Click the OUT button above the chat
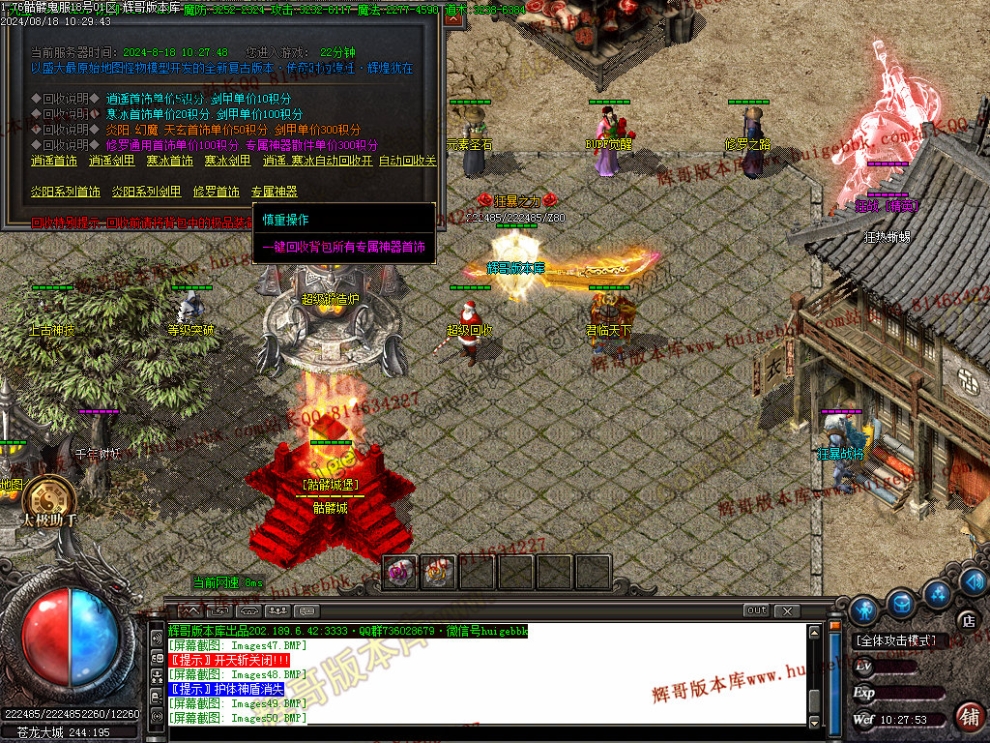This screenshot has height=743, width=990. (756, 611)
